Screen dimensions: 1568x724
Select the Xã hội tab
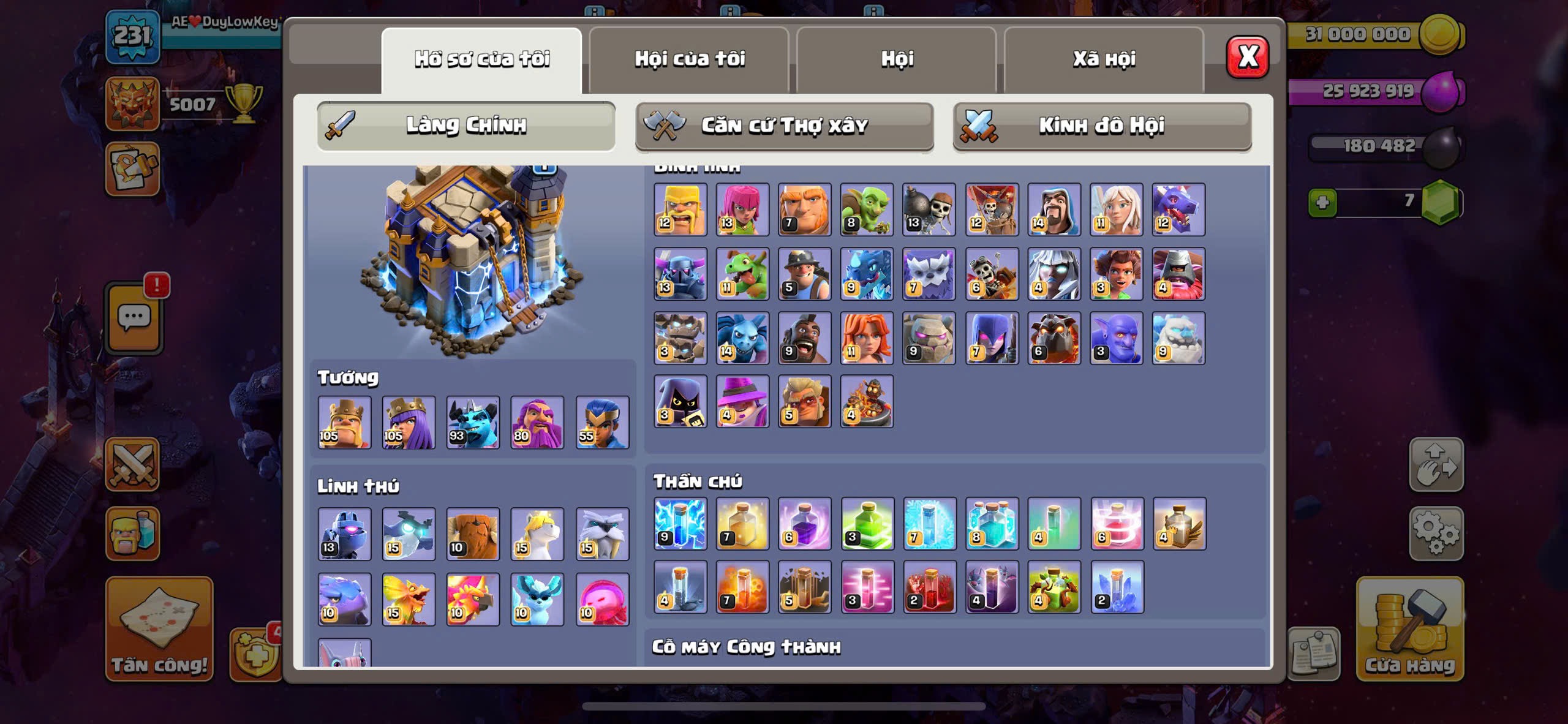point(1104,59)
